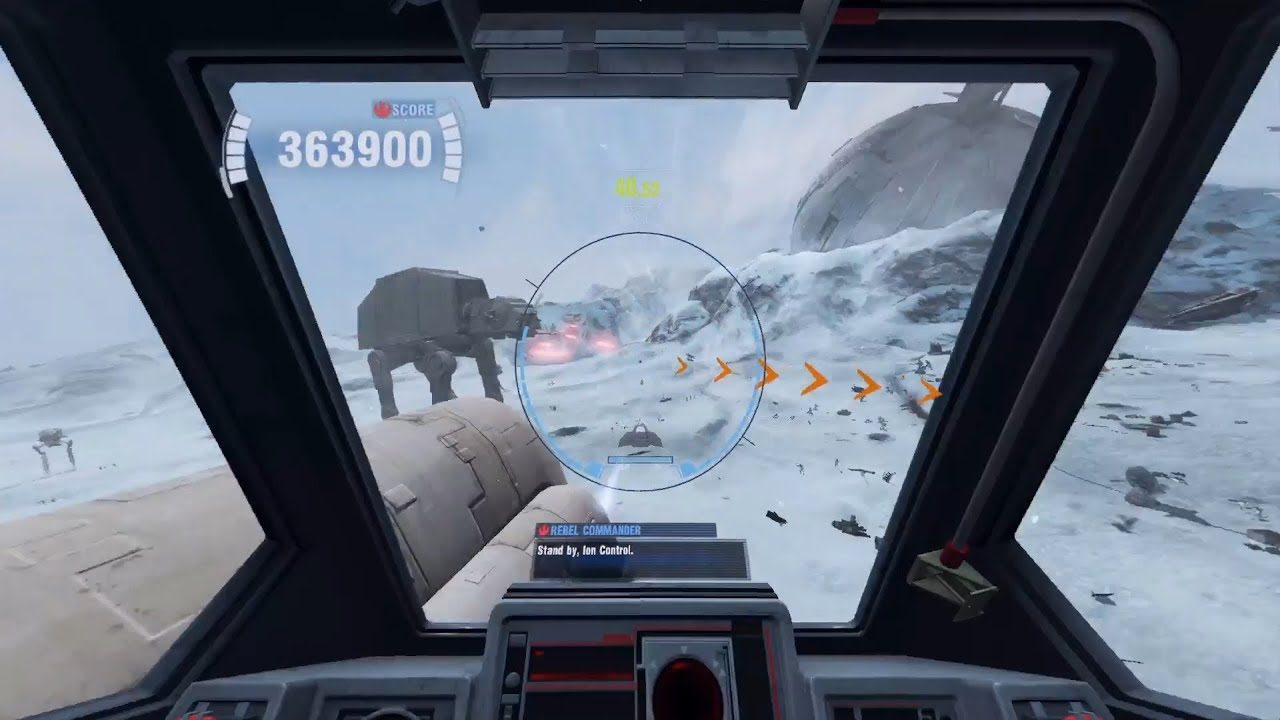Screen dimensions: 1280x720
Task: Click the Rebel insignia on the commander message
Action: click(x=545, y=529)
